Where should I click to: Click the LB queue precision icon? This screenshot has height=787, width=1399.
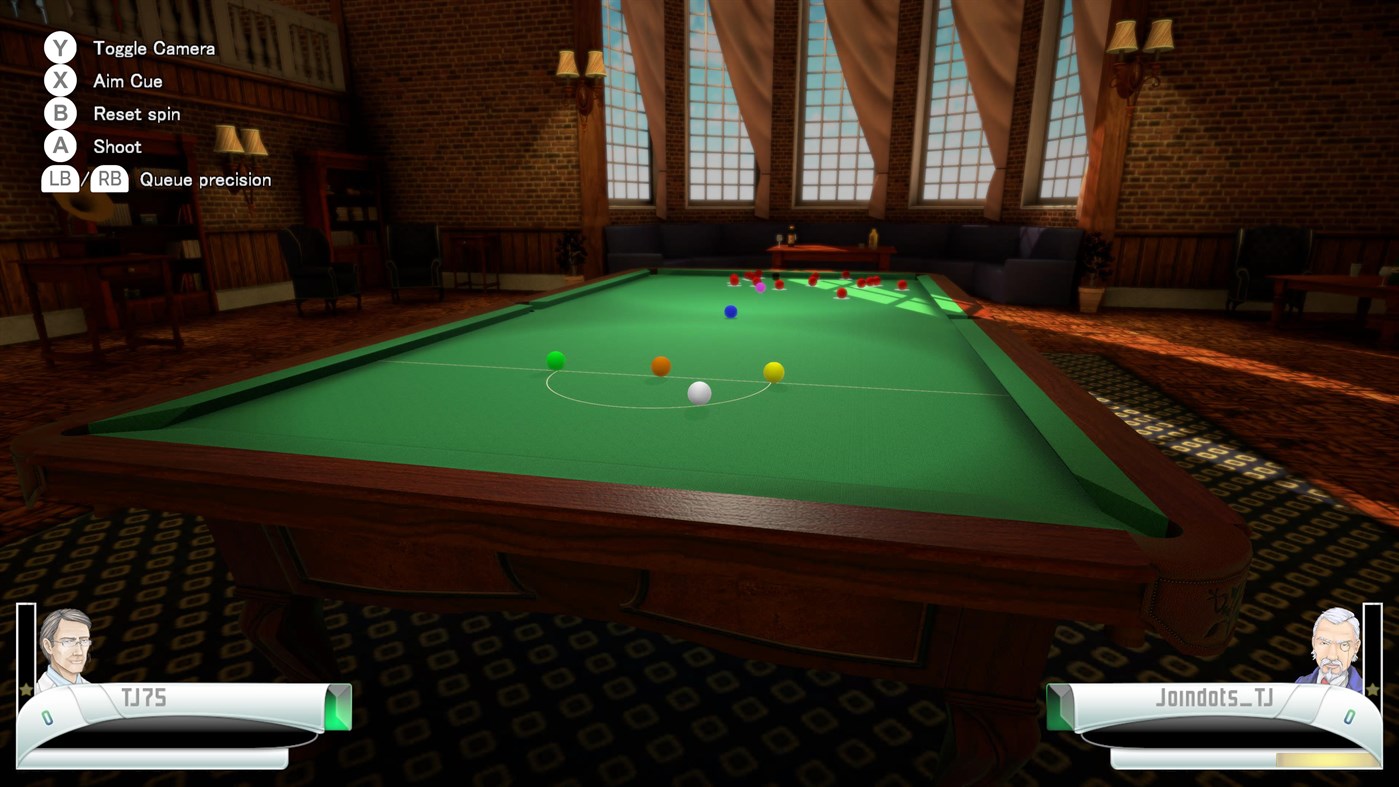pyautogui.click(x=59, y=179)
